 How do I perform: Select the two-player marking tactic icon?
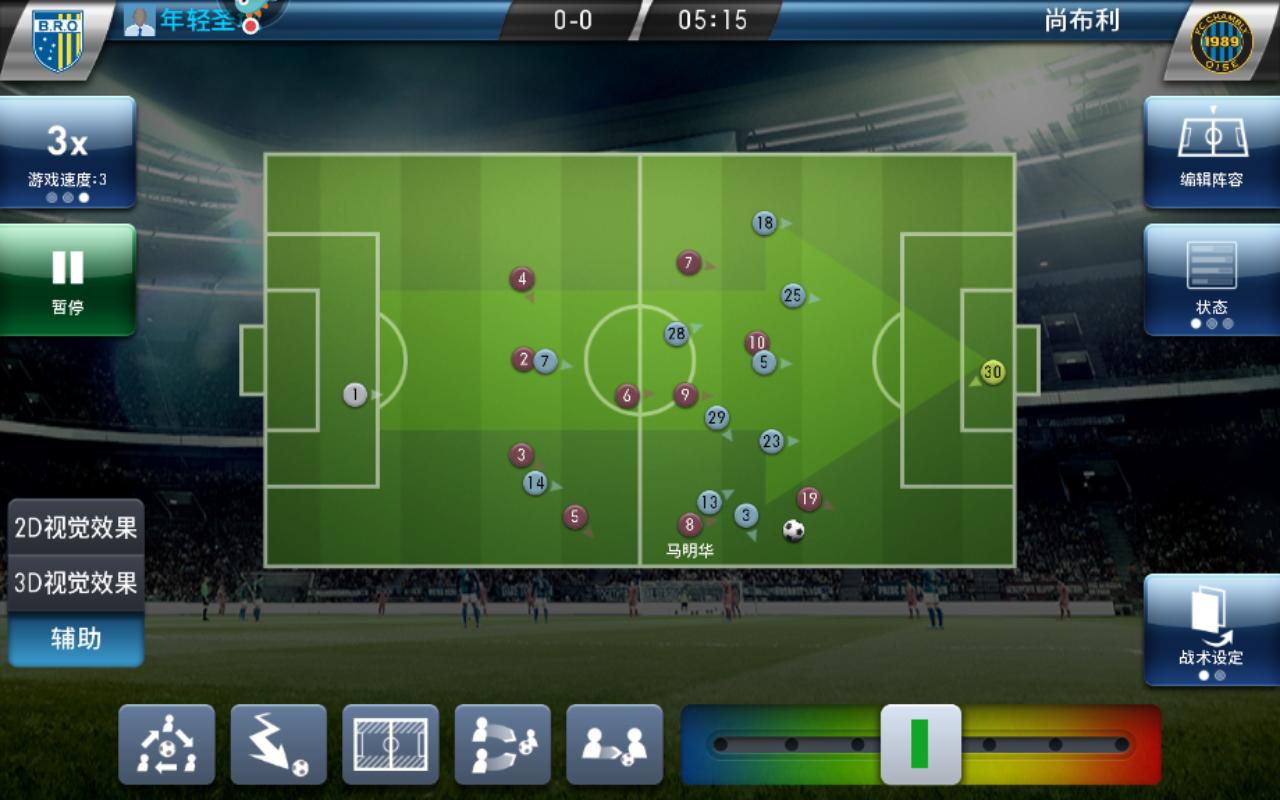(x=615, y=745)
